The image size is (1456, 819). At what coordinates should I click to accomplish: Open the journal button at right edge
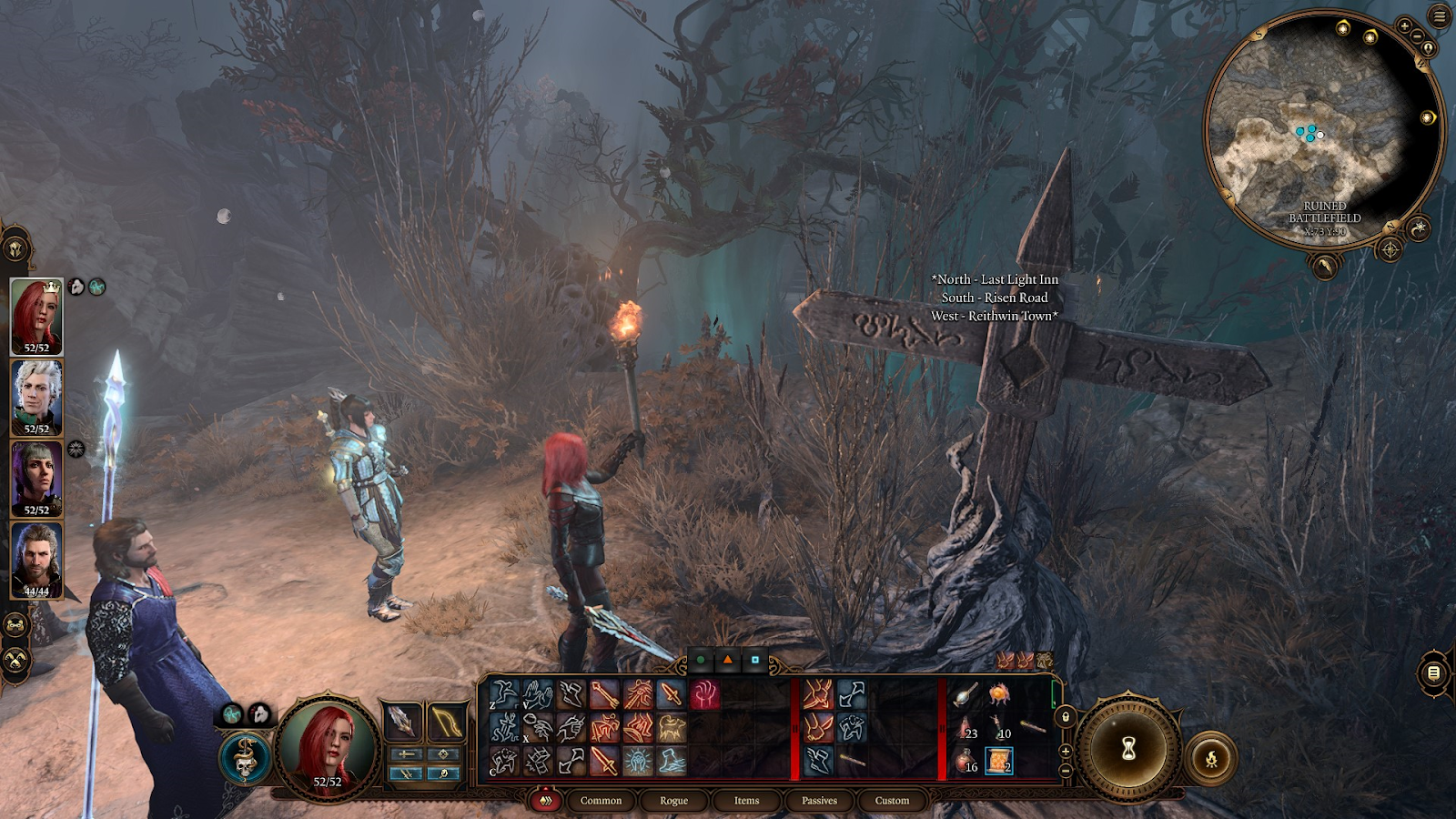click(x=1433, y=673)
